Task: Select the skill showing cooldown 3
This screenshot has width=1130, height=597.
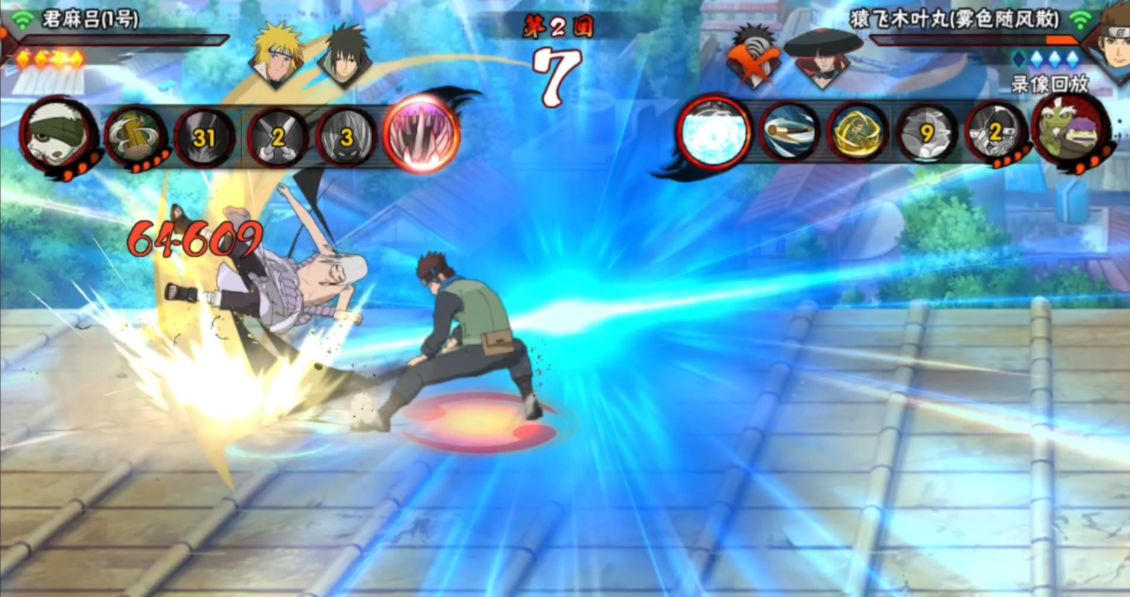Action: pyautogui.click(x=346, y=136)
